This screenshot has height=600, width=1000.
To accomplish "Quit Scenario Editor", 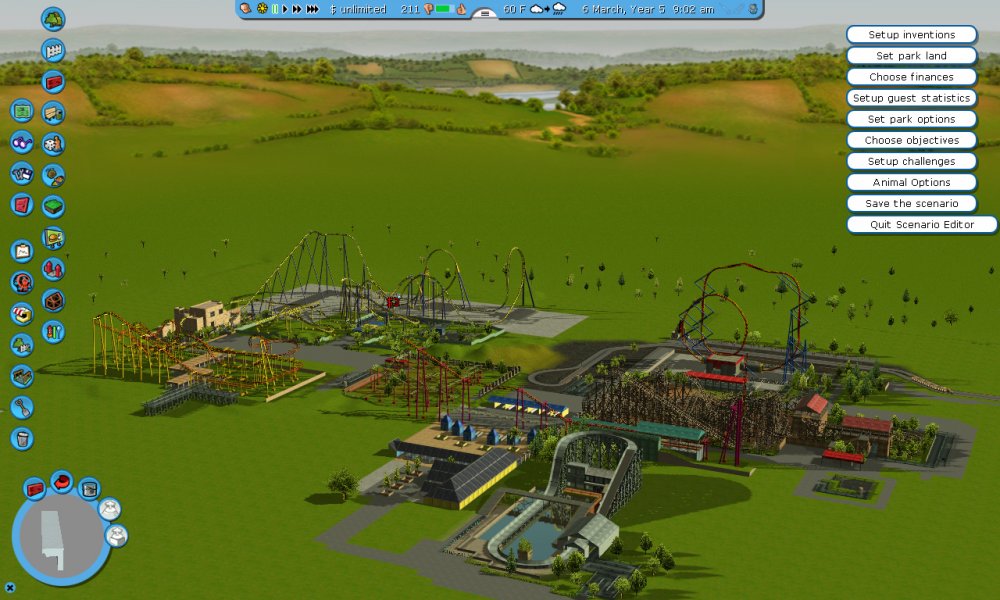I will [x=921, y=224].
